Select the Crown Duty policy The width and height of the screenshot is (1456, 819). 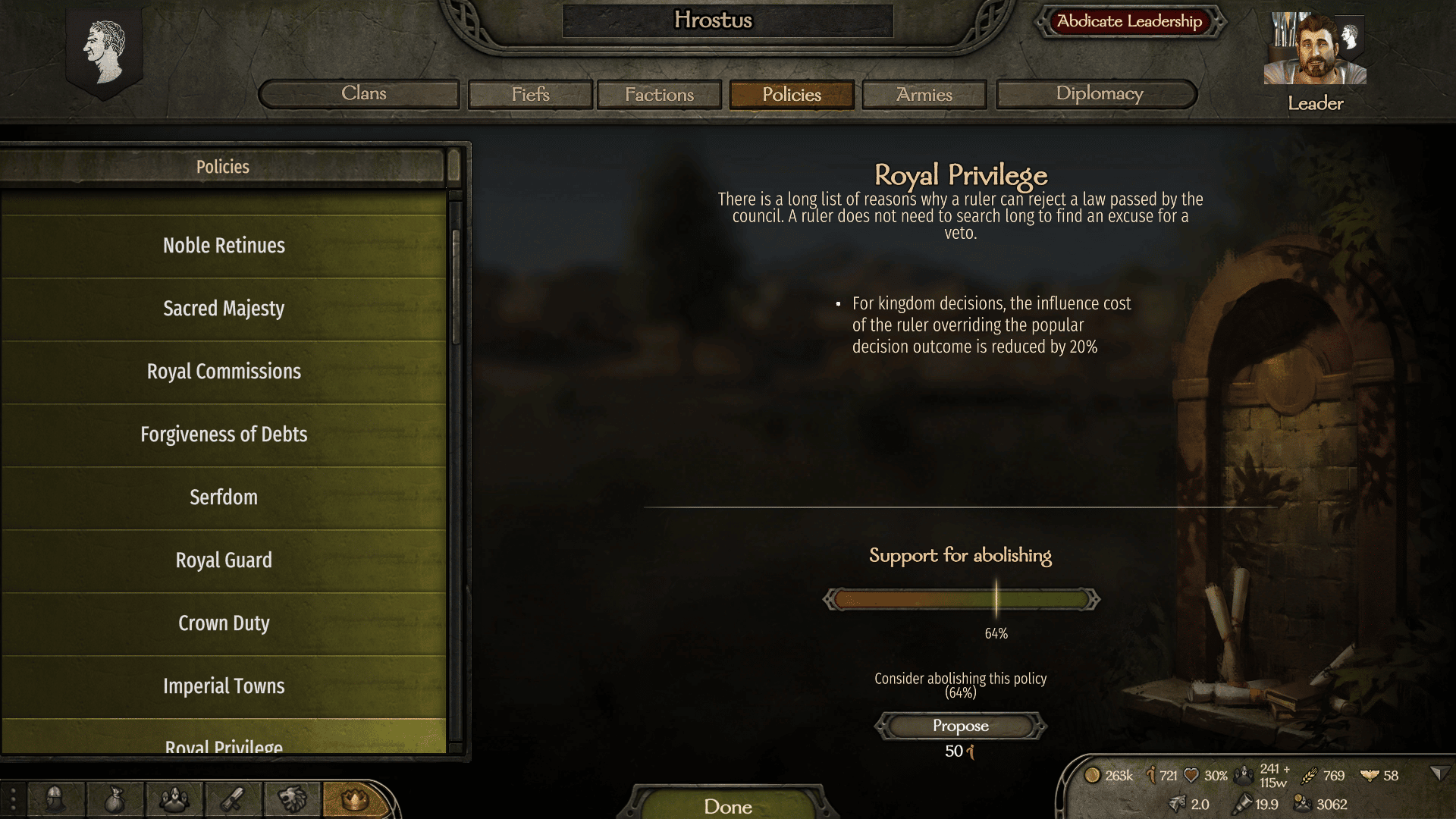tap(223, 623)
